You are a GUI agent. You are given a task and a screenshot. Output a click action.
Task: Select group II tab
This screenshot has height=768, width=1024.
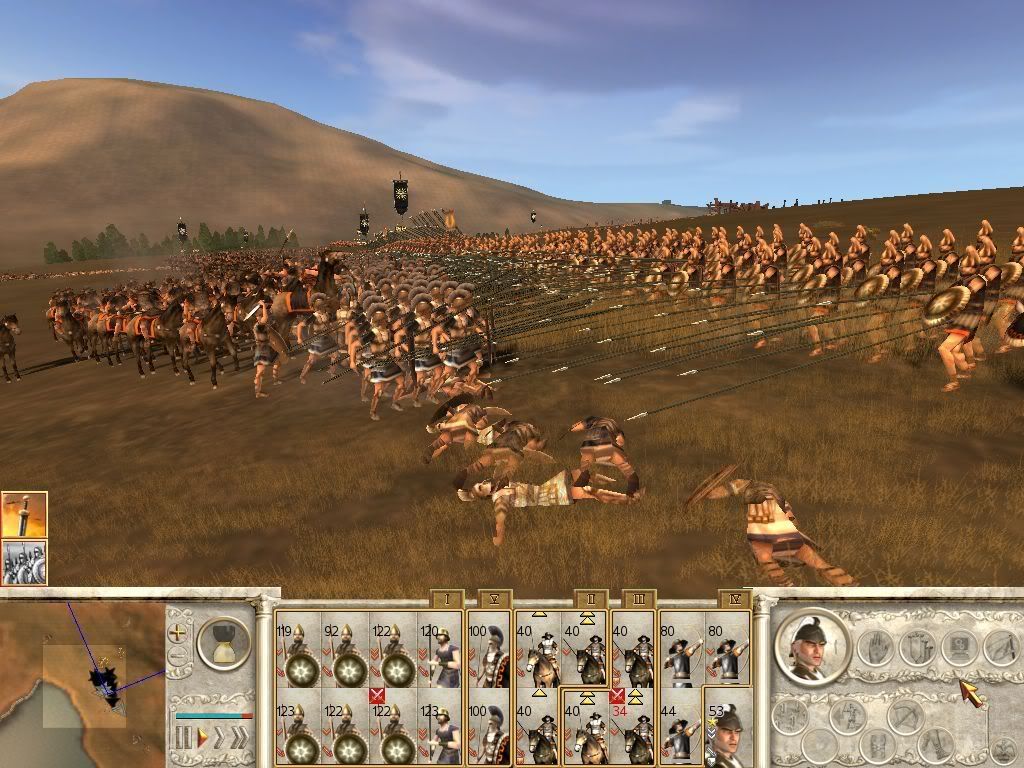pyautogui.click(x=591, y=600)
